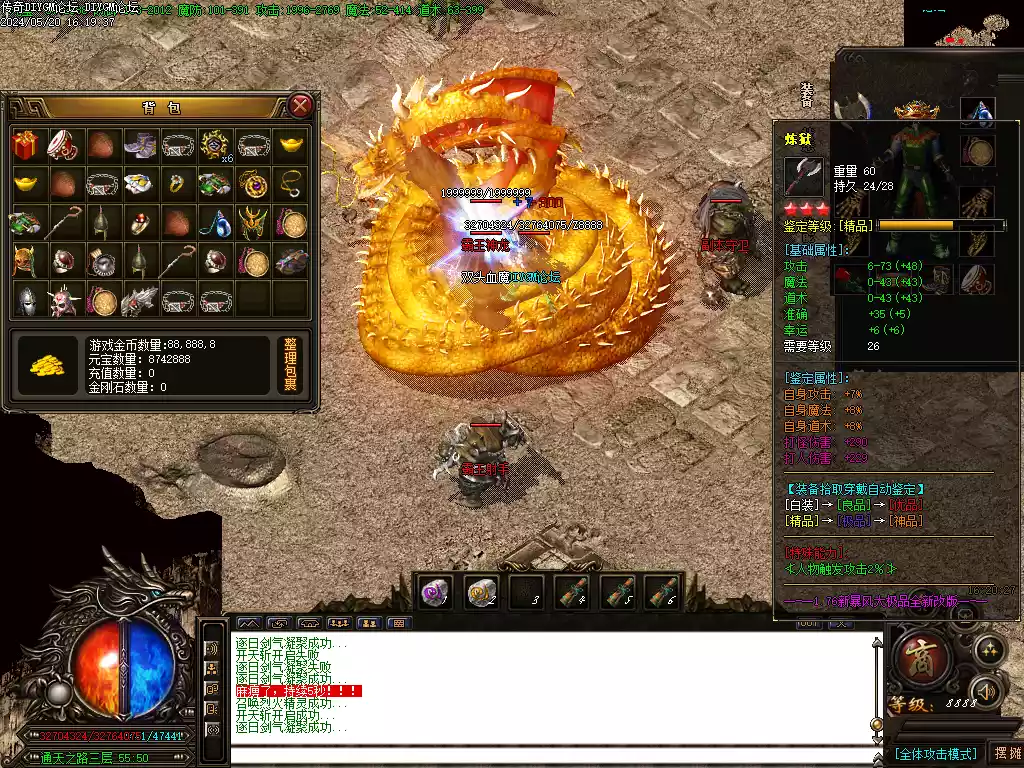Click the 整理包裹 sort bag button
The width and height of the screenshot is (1024, 768).
pos(290,365)
